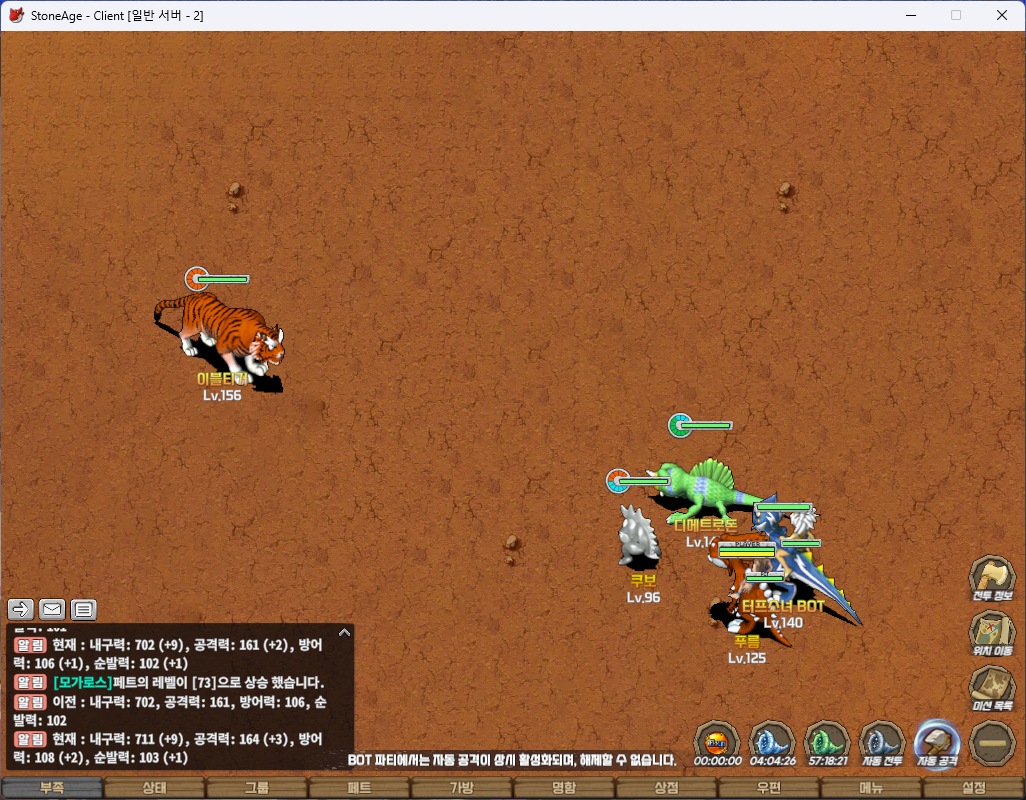Viewport: 1026px width, 800px height.
Task: Click the Exp orb buff icon
Action: pyautogui.click(x=717, y=742)
